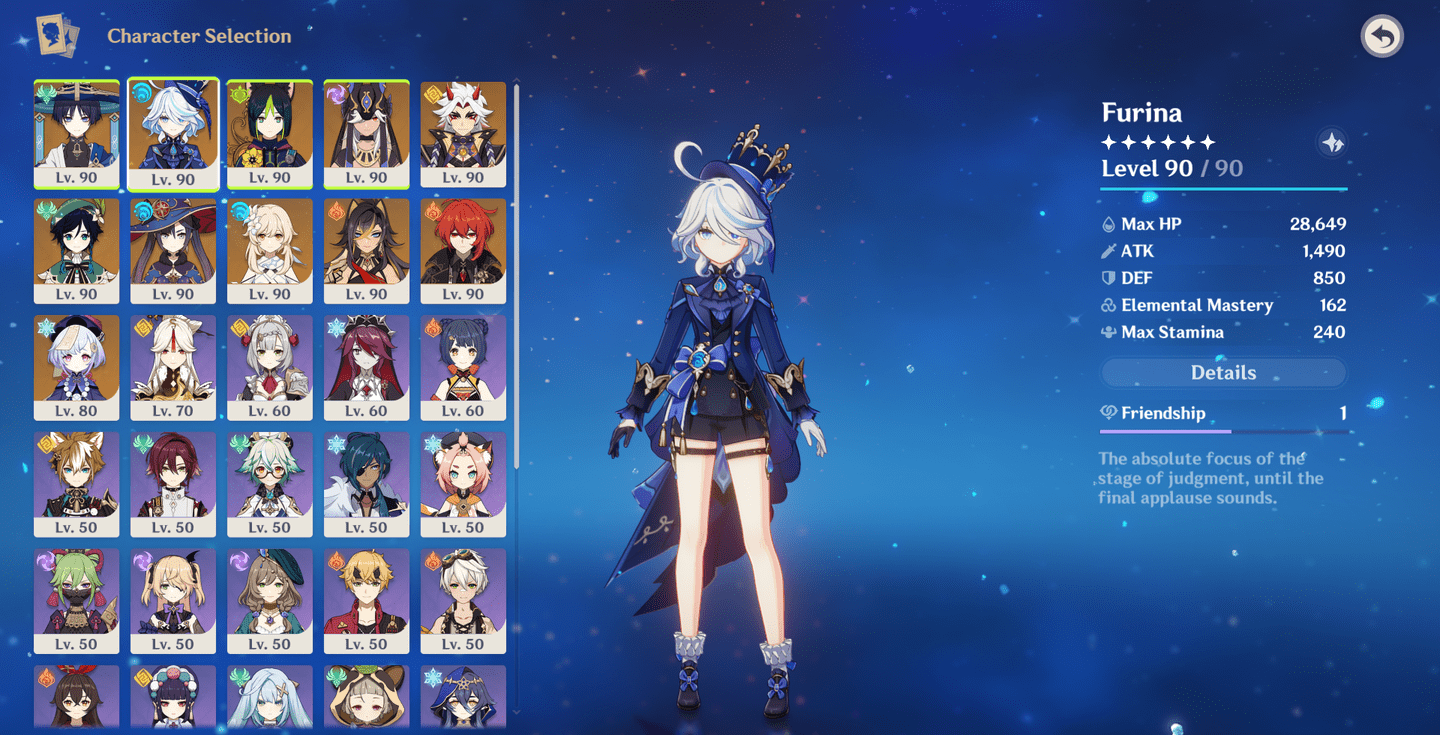Open the Details panel for Furina
This screenshot has width=1440, height=735.
(1223, 372)
